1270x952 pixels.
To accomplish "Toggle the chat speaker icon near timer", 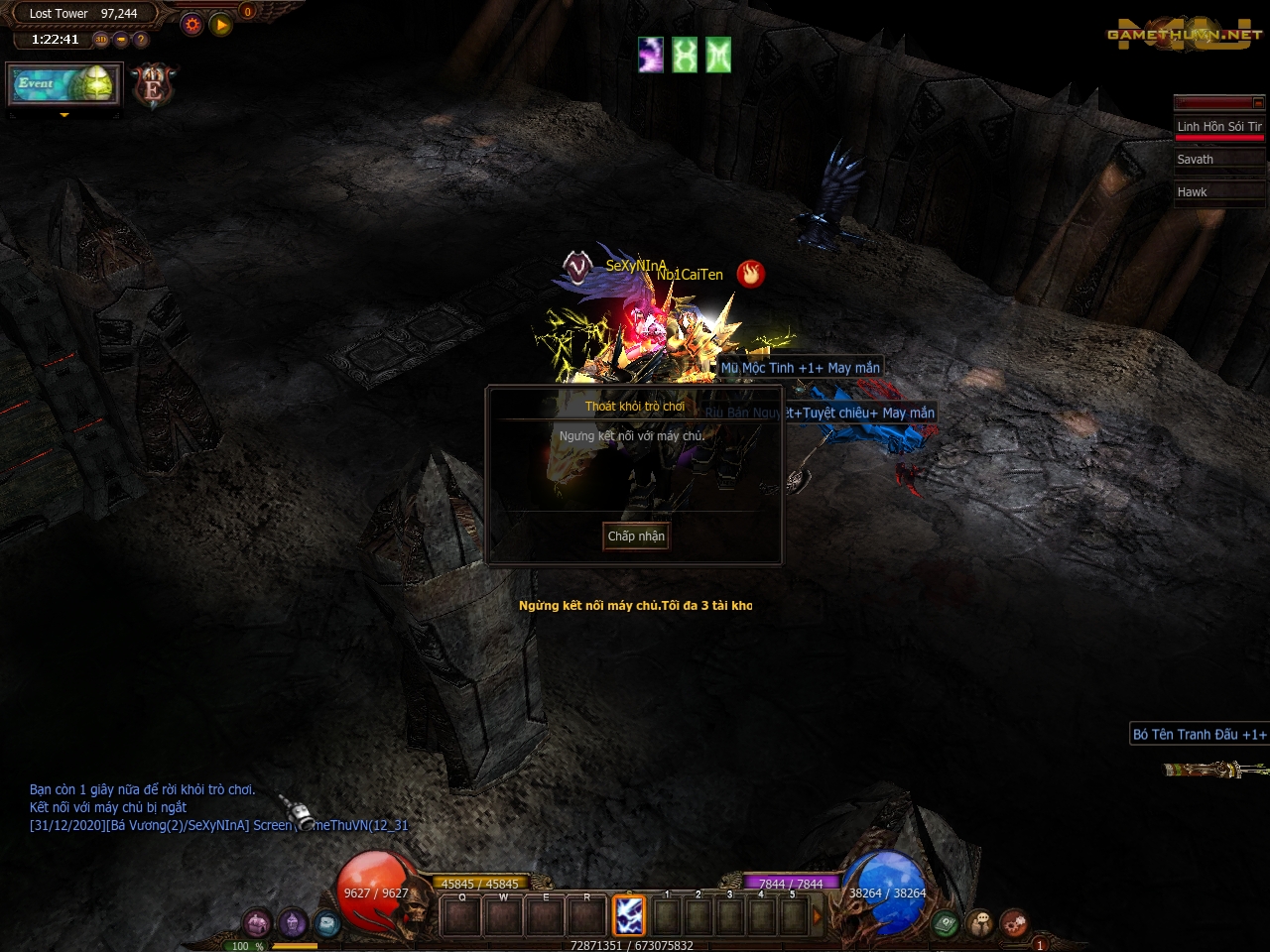I will (119, 39).
